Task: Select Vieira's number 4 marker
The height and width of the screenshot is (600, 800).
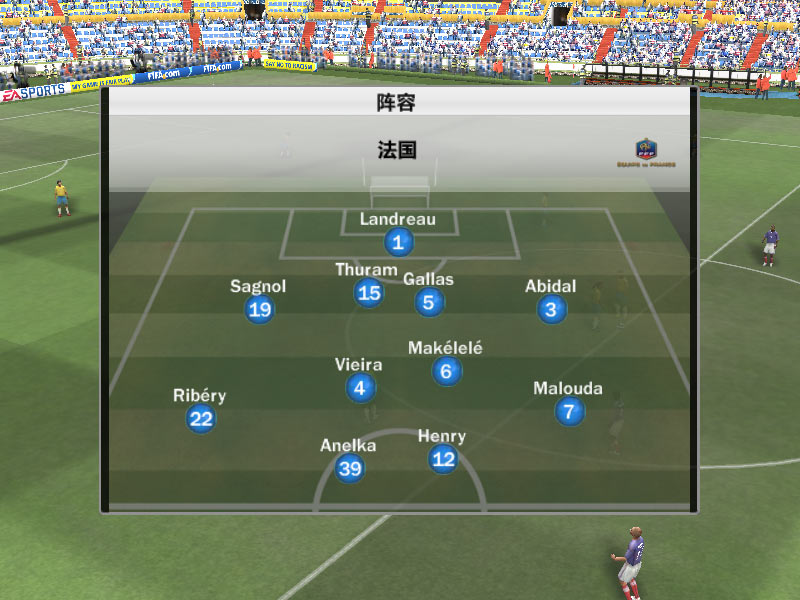Action: click(360, 388)
